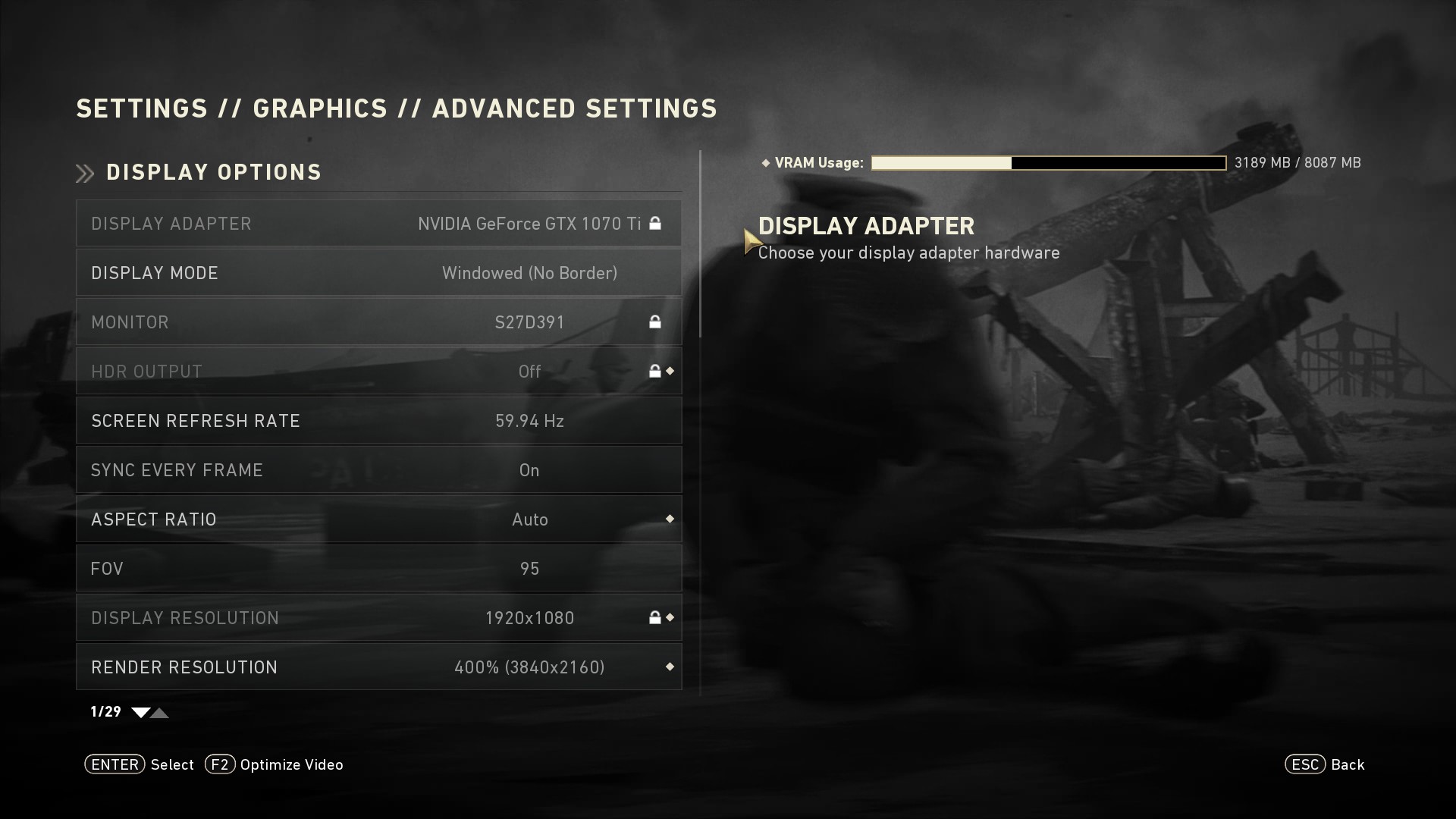Viewport: 1456px width, 819px height.
Task: Click the HDR Output option
Action: [x=378, y=372]
